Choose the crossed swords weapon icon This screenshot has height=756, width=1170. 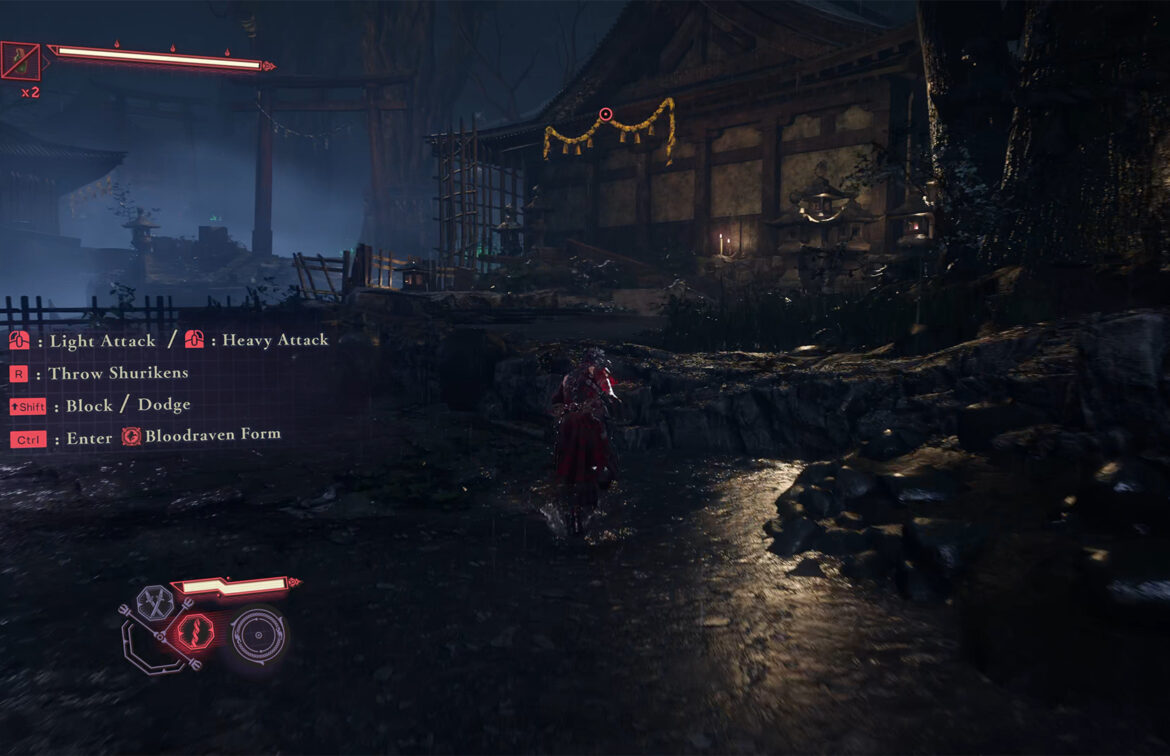[156, 602]
